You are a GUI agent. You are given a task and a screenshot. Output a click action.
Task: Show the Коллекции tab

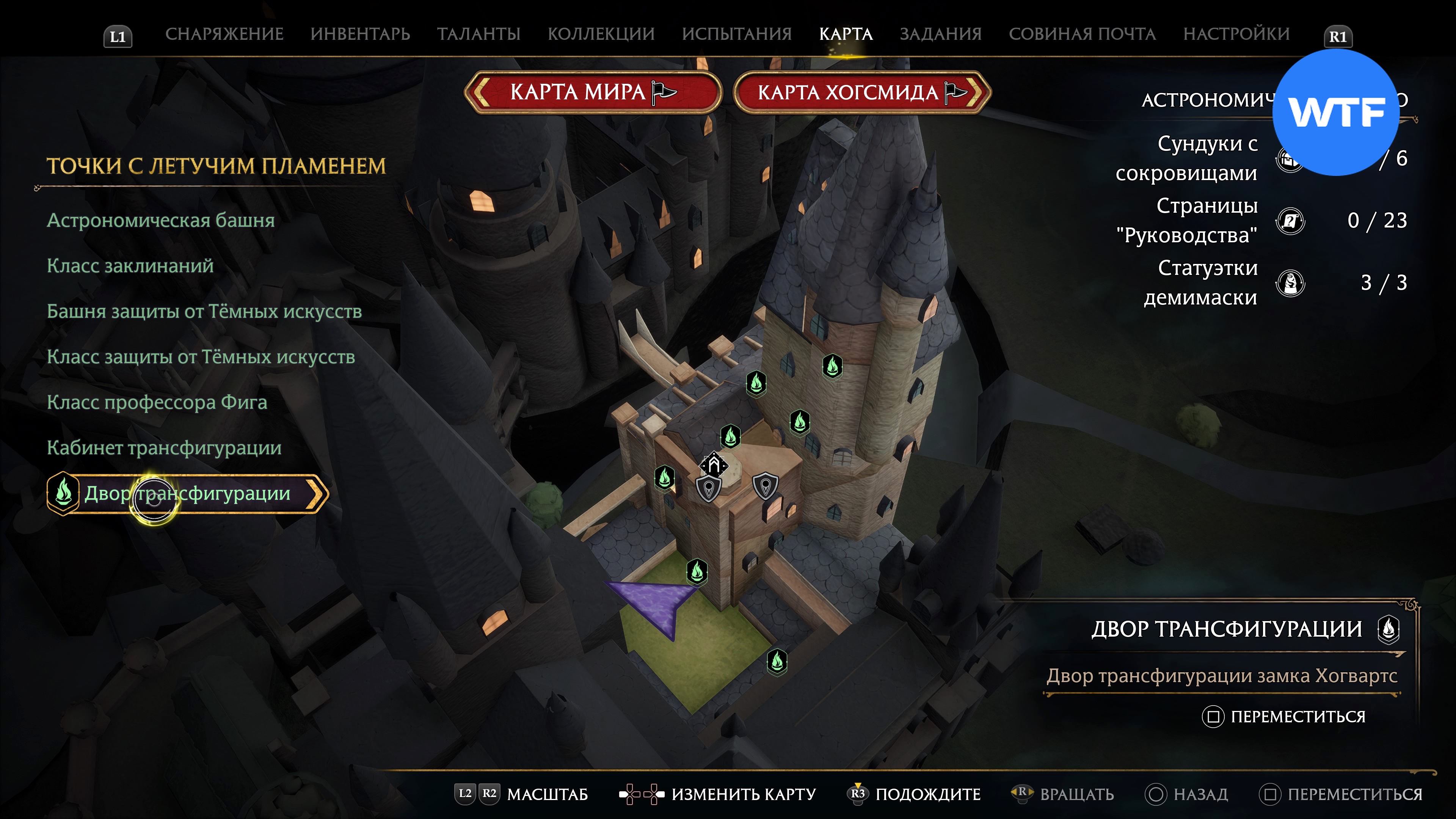[x=601, y=34]
